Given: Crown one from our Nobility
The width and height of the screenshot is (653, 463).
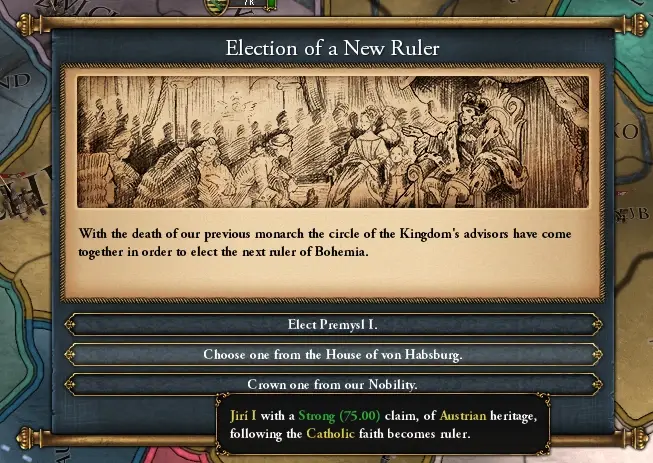Looking at the screenshot, I should click(332, 383).
